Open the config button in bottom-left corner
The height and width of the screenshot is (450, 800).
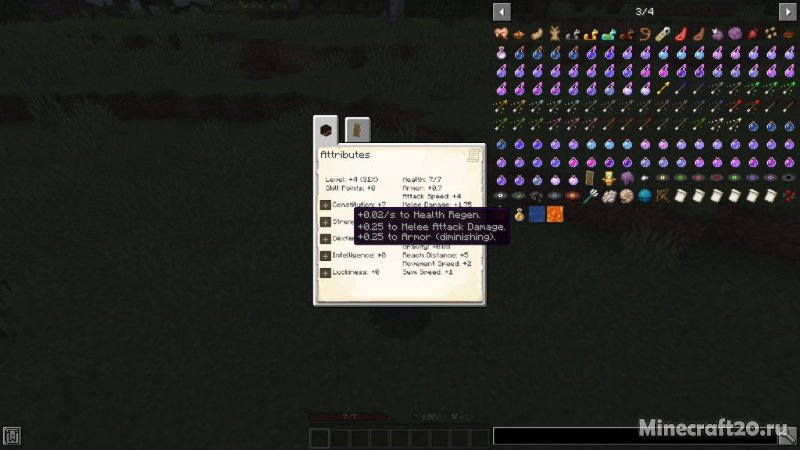11,437
